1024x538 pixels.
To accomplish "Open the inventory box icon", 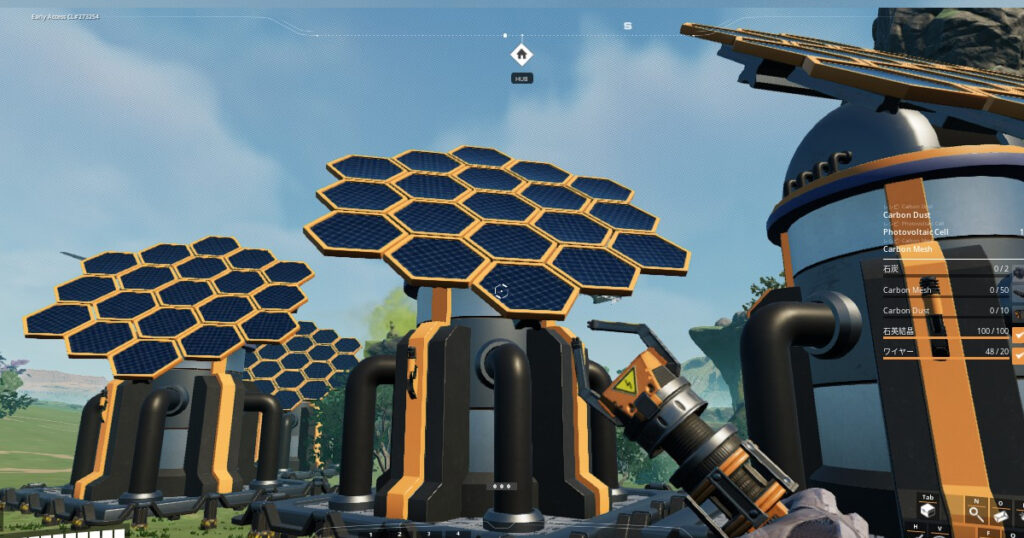I will [x=928, y=510].
